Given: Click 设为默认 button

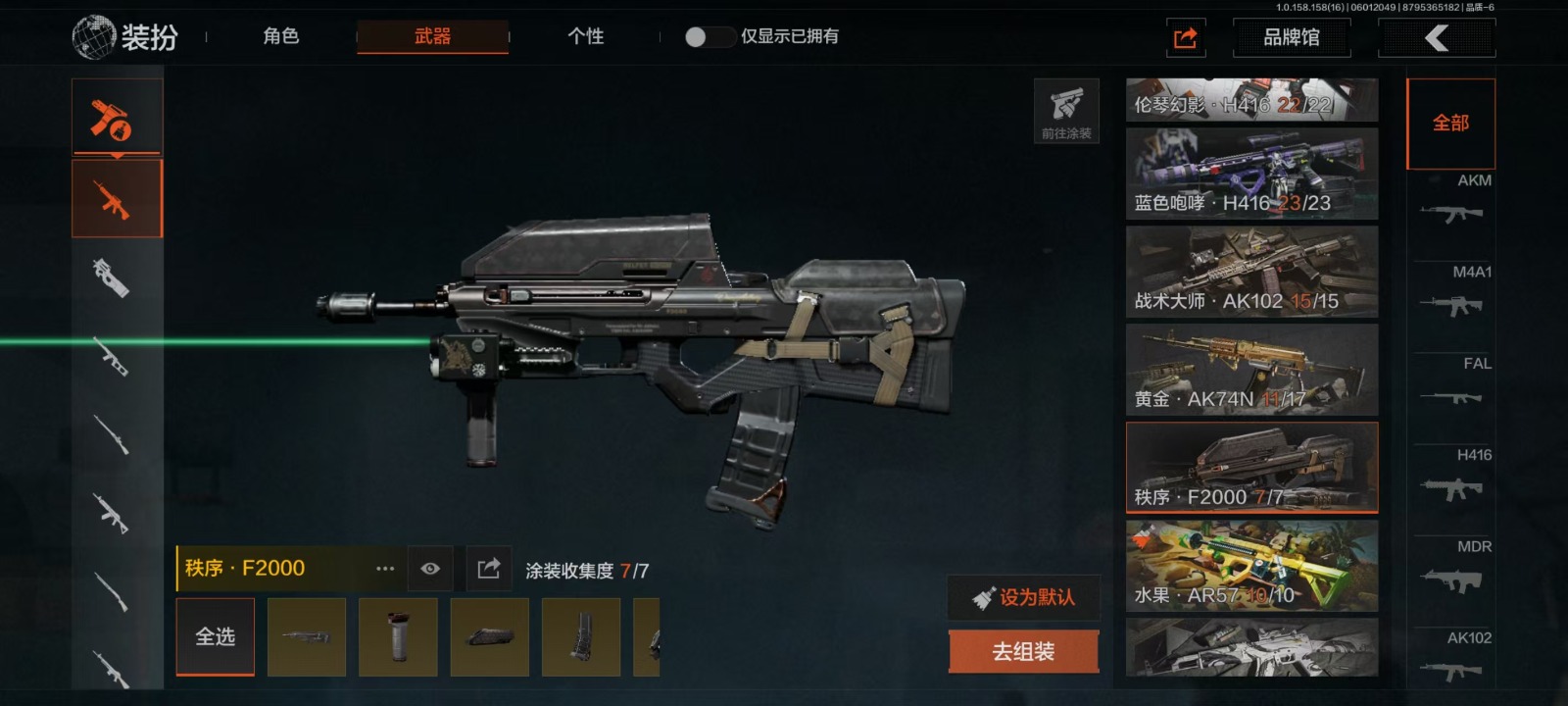Looking at the screenshot, I should coord(1023,597).
